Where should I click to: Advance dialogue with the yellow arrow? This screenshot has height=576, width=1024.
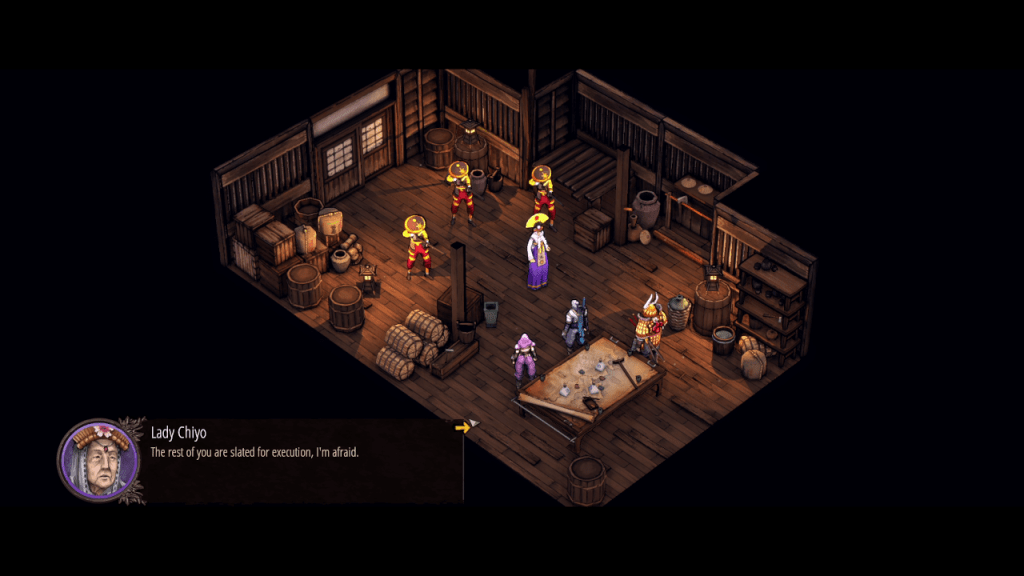pyautogui.click(x=462, y=427)
